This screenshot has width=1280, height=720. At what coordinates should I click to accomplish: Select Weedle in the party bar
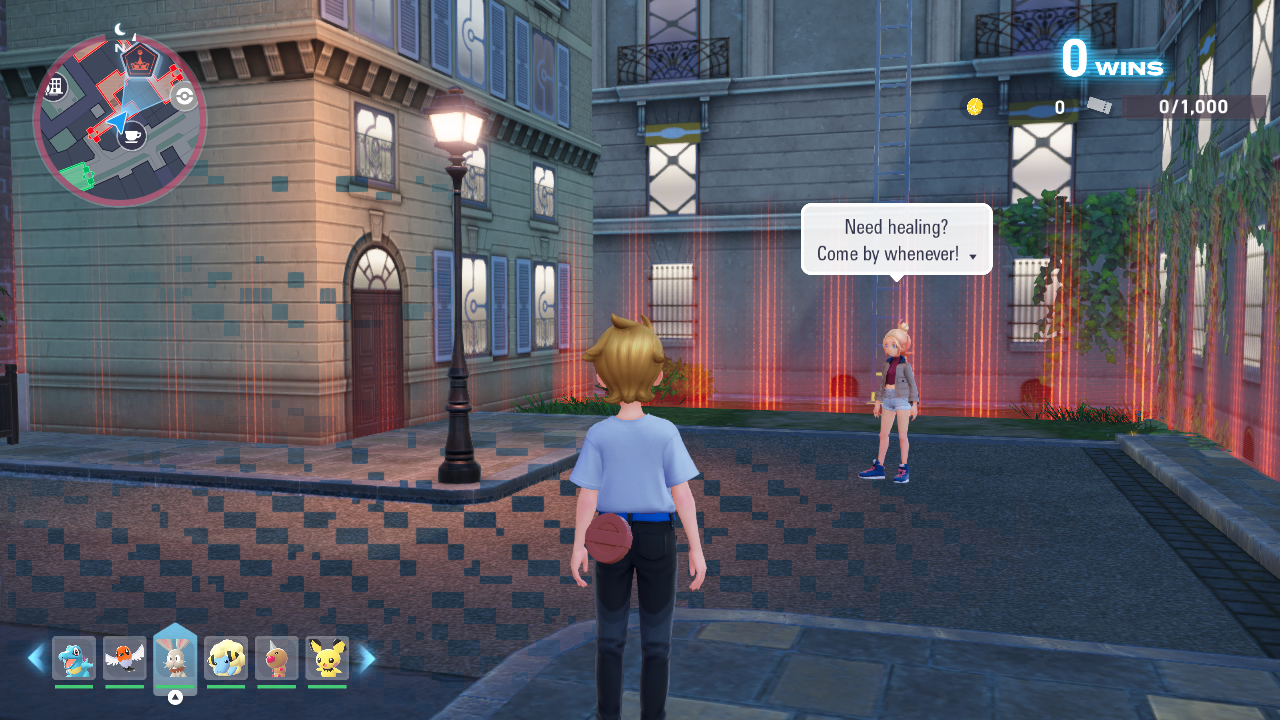click(277, 658)
